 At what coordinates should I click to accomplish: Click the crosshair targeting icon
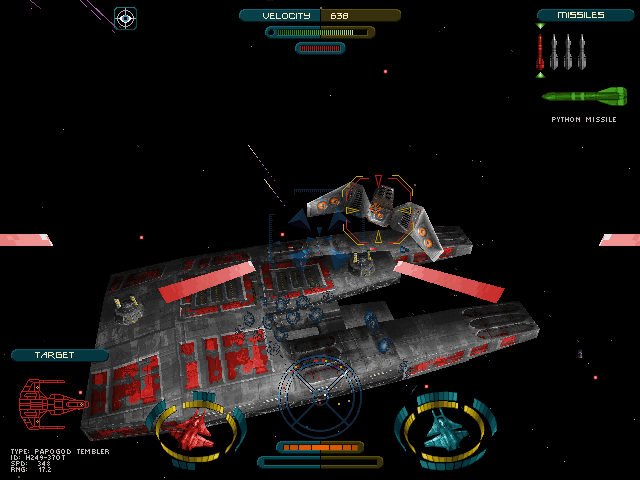pos(125,17)
